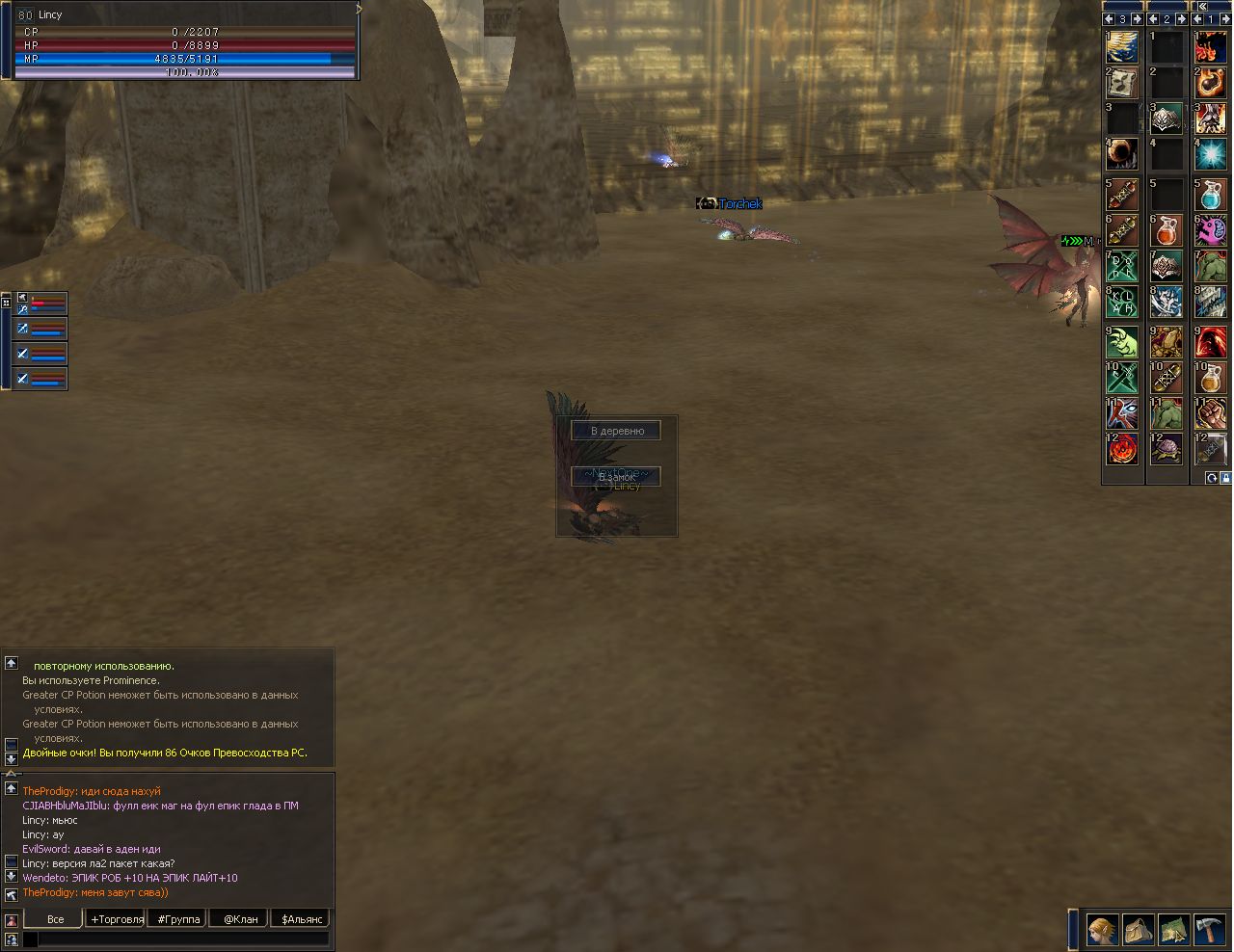Switch to the +Торговля chat tab

(x=117, y=919)
